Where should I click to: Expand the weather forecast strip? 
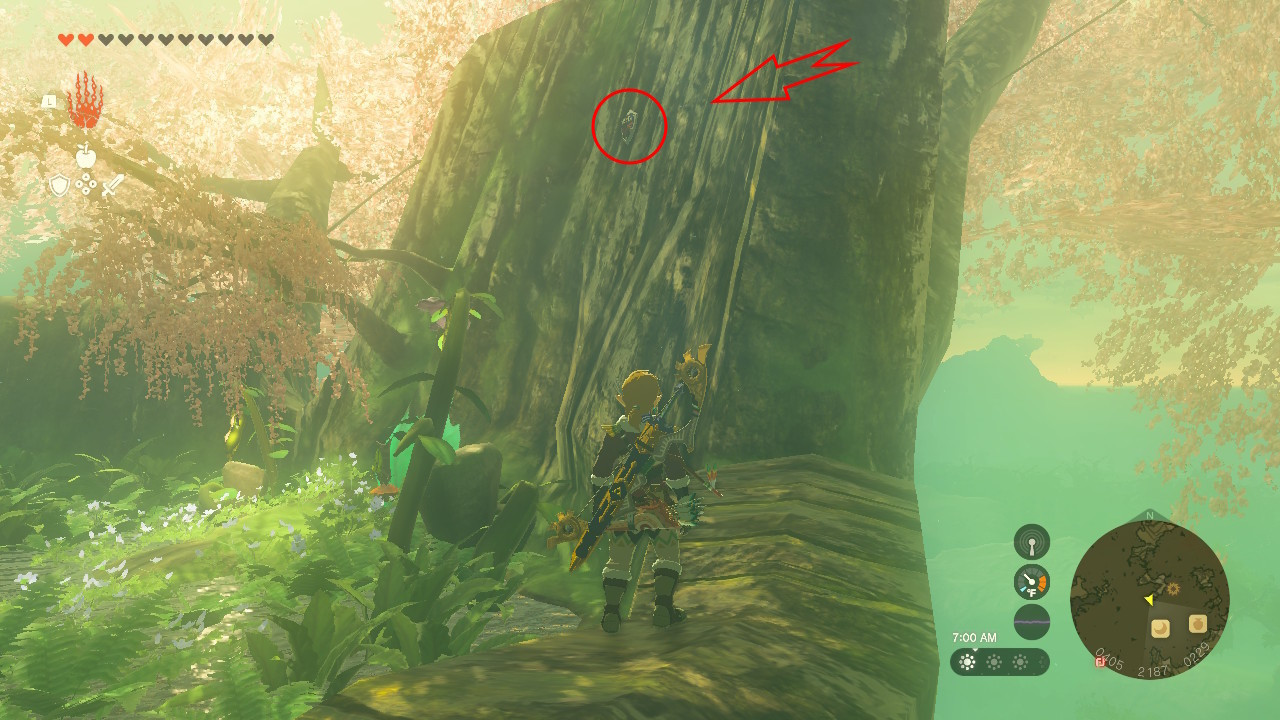click(1000, 661)
